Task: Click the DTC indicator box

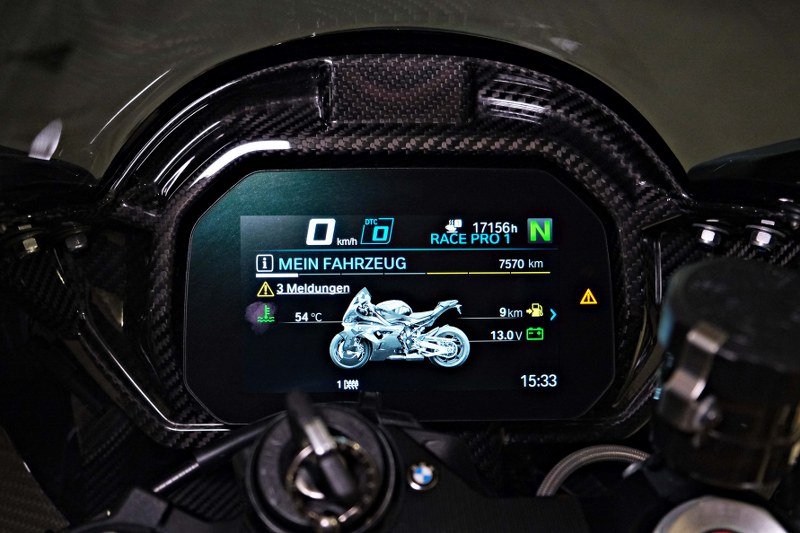Action: pos(377,232)
